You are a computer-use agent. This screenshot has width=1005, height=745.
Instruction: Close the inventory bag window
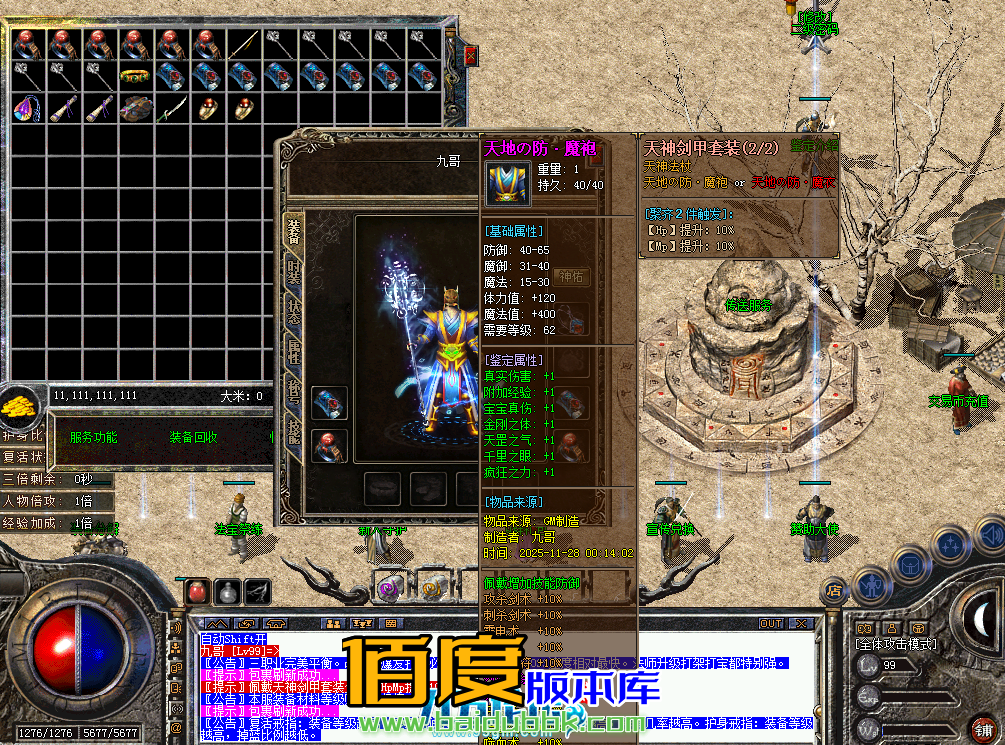(x=471, y=57)
